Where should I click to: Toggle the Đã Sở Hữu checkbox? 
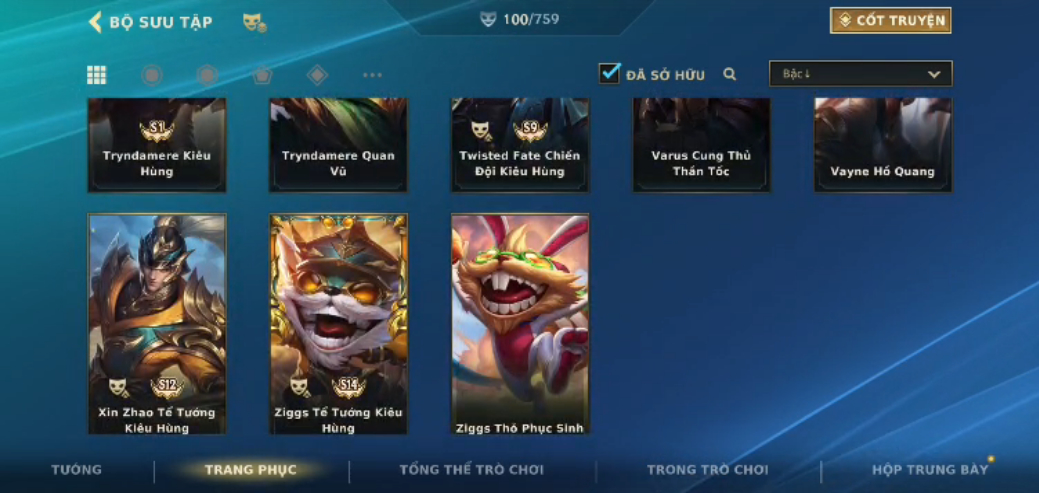point(609,73)
